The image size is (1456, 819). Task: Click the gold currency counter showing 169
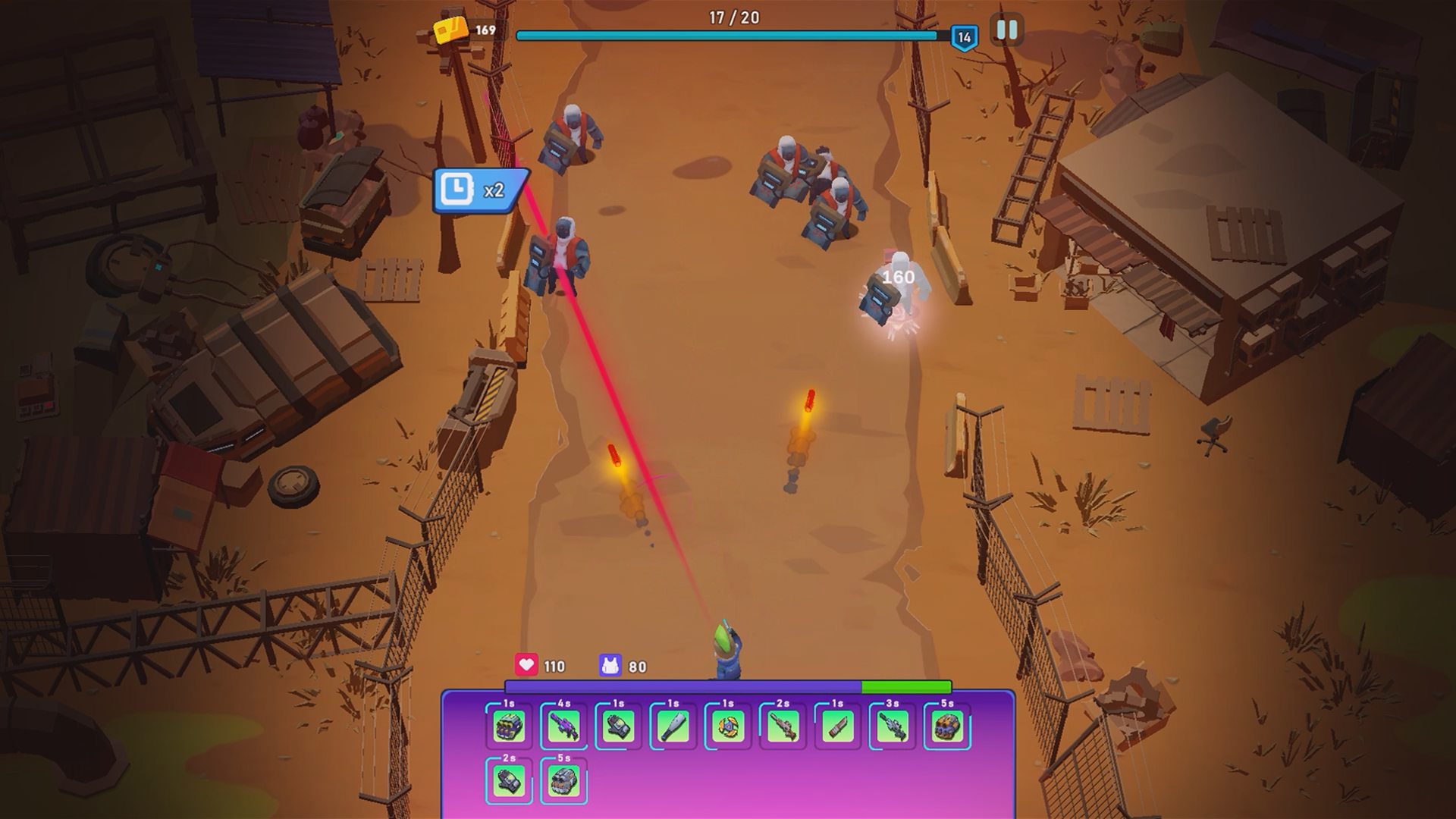tap(466, 32)
